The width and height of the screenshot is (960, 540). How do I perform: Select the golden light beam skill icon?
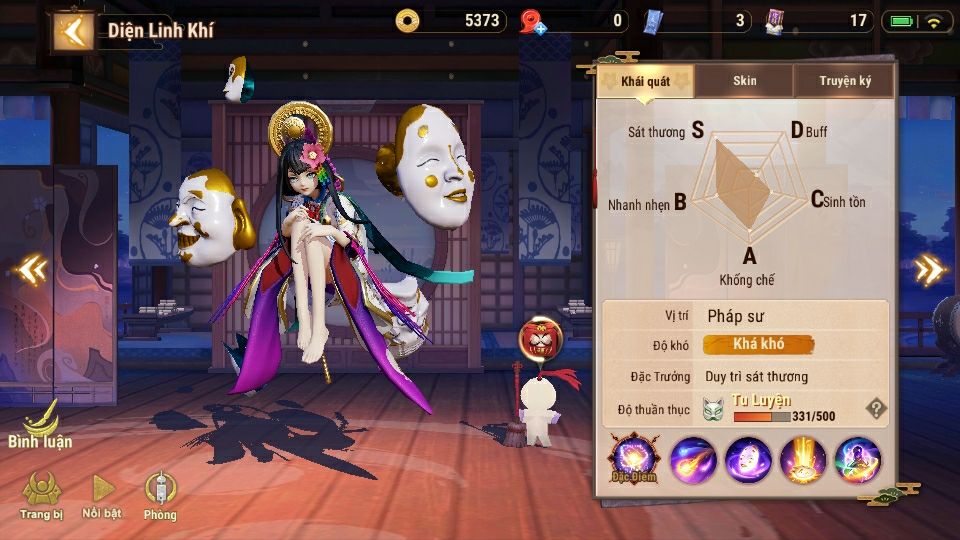[803, 460]
